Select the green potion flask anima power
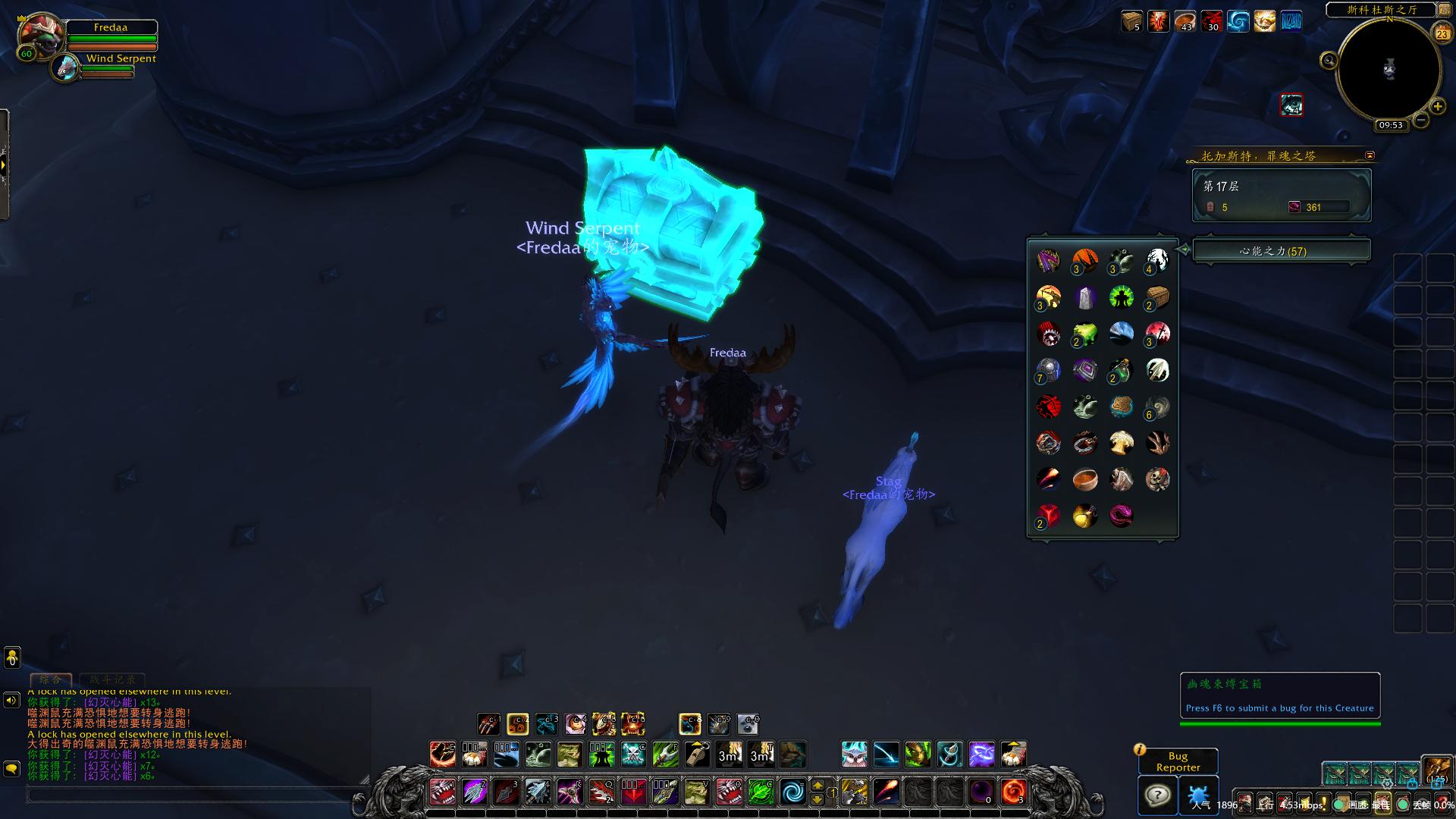 pos(1084,334)
